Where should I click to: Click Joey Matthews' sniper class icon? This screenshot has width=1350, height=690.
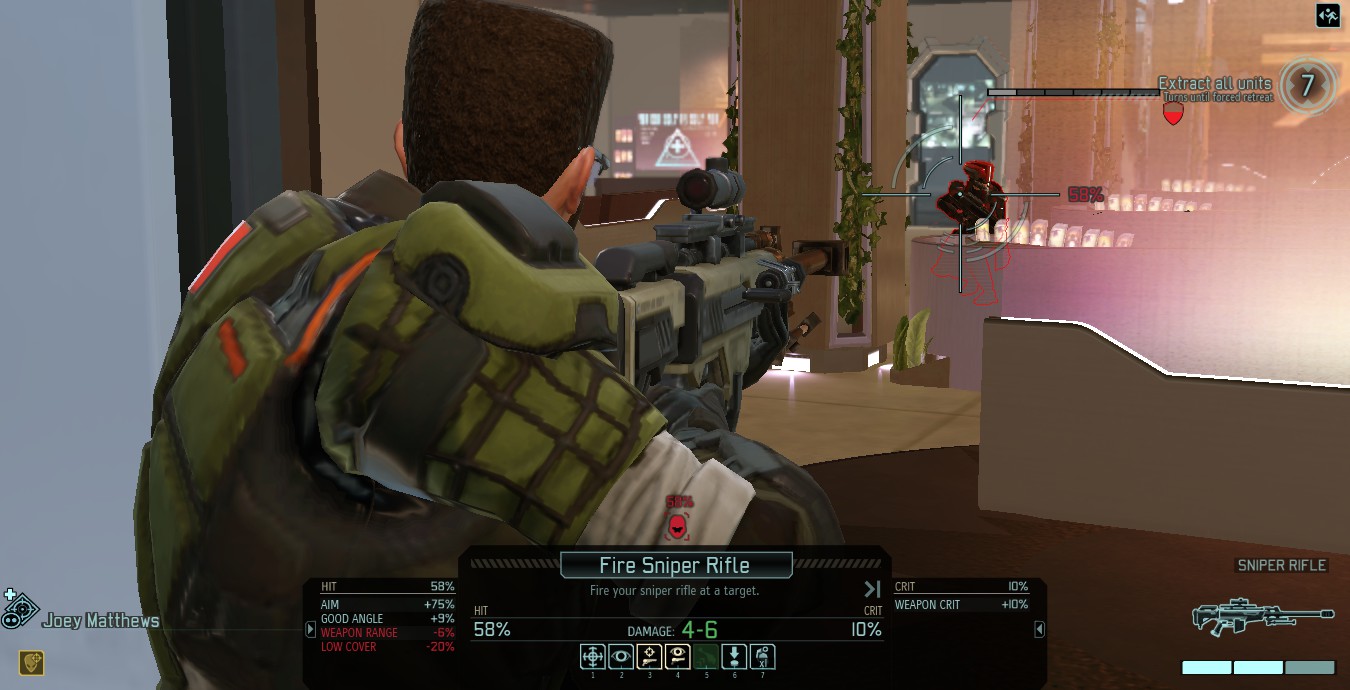pyautogui.click(x=20, y=608)
